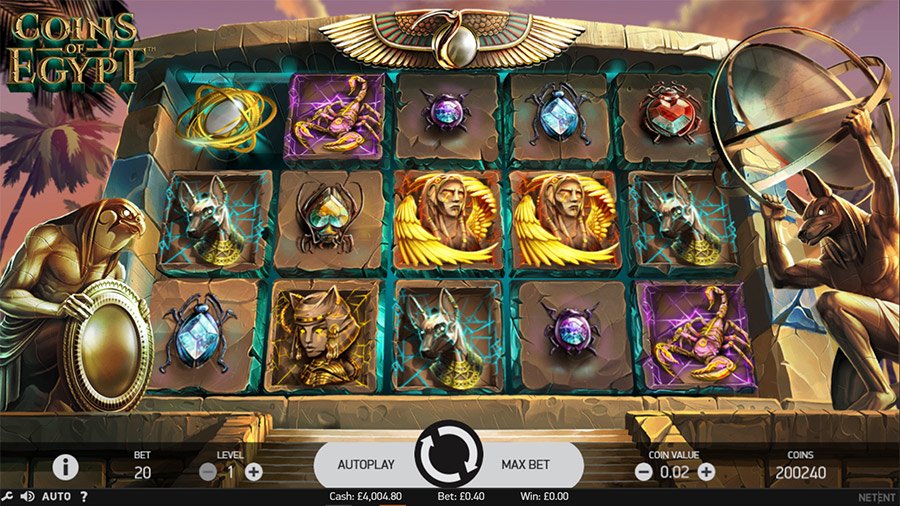Screen dimensions: 900x506
Task: Start Autoplay mode
Action: point(366,465)
